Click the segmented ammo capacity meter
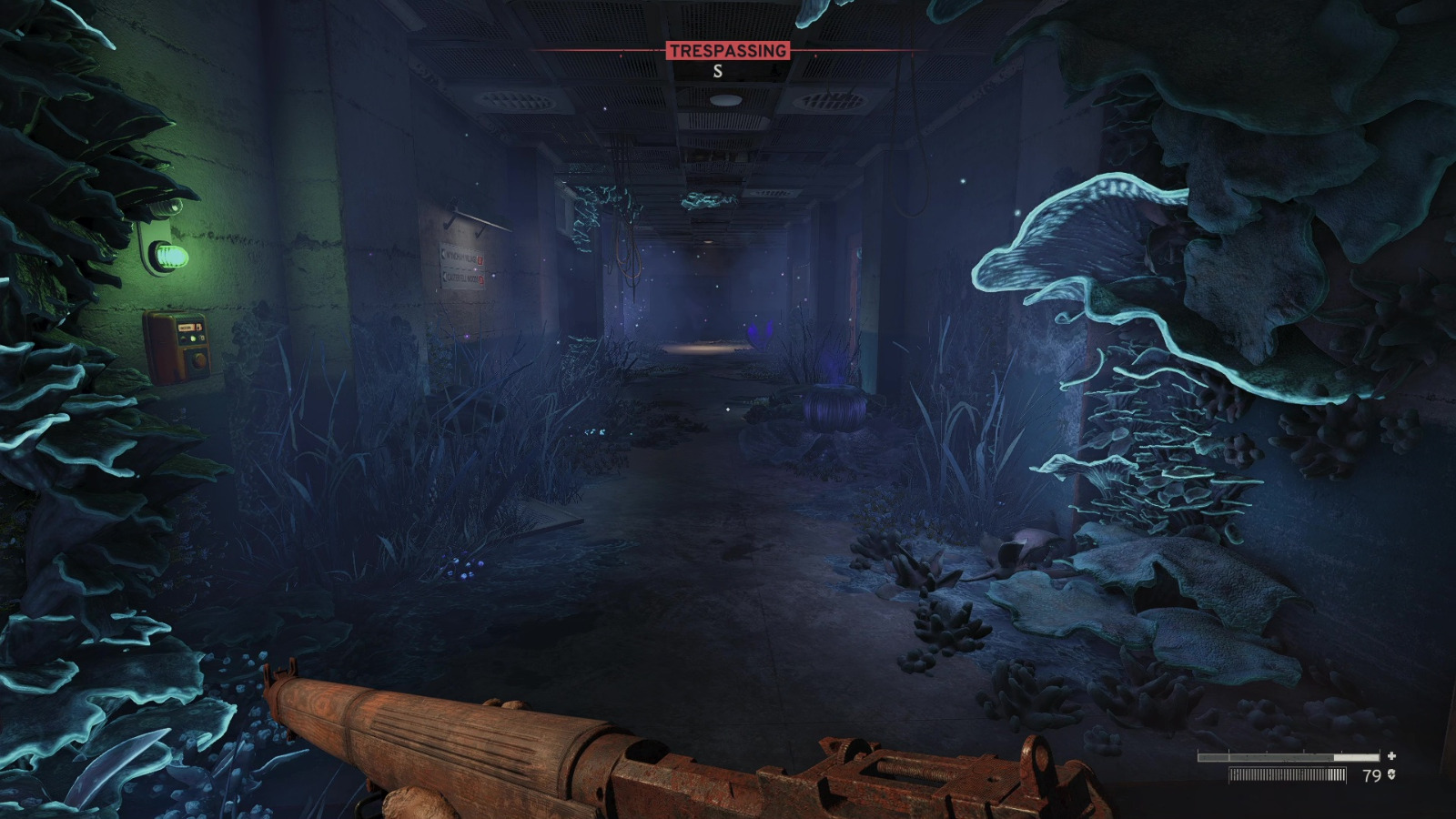The image size is (1456, 819). coord(1288,774)
